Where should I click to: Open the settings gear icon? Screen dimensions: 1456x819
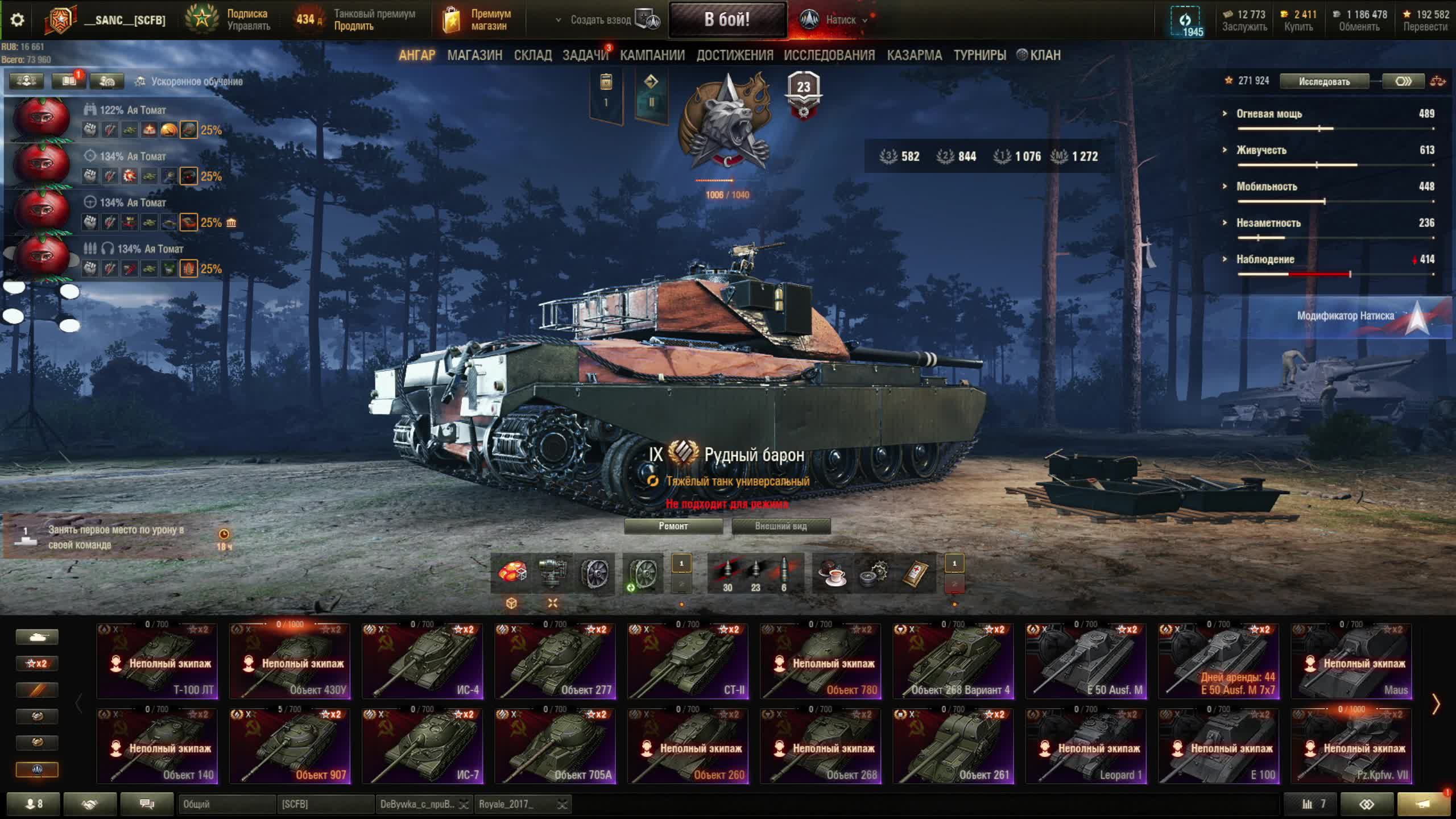click(x=18, y=20)
